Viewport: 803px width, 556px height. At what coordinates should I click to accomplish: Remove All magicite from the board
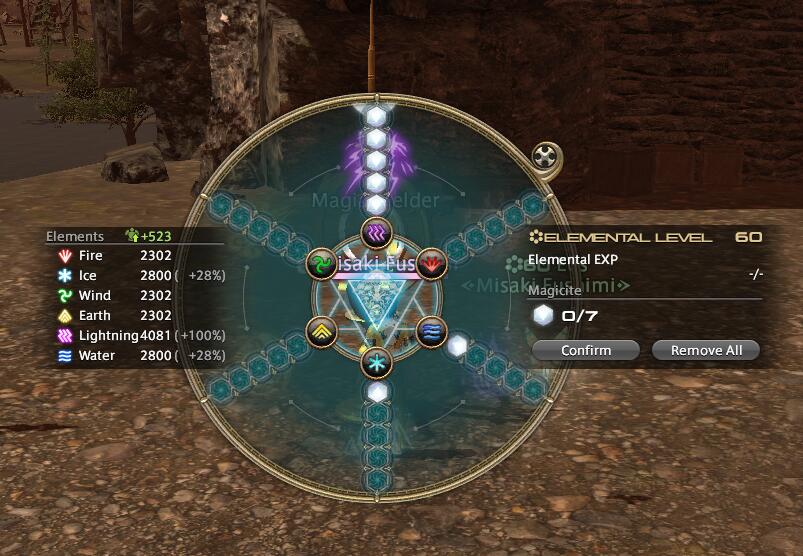(705, 350)
